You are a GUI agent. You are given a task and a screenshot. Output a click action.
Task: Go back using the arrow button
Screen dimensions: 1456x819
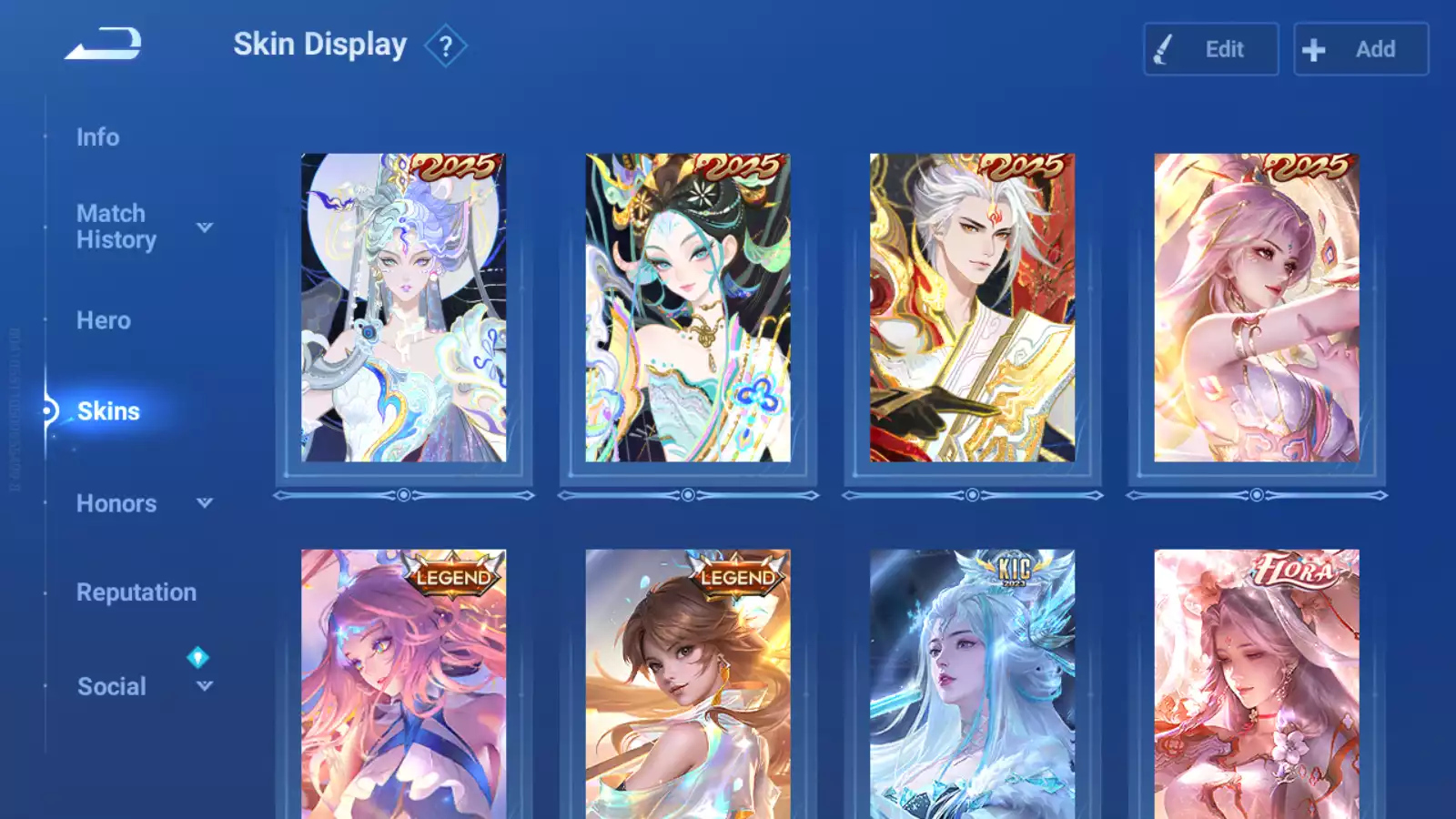(104, 44)
